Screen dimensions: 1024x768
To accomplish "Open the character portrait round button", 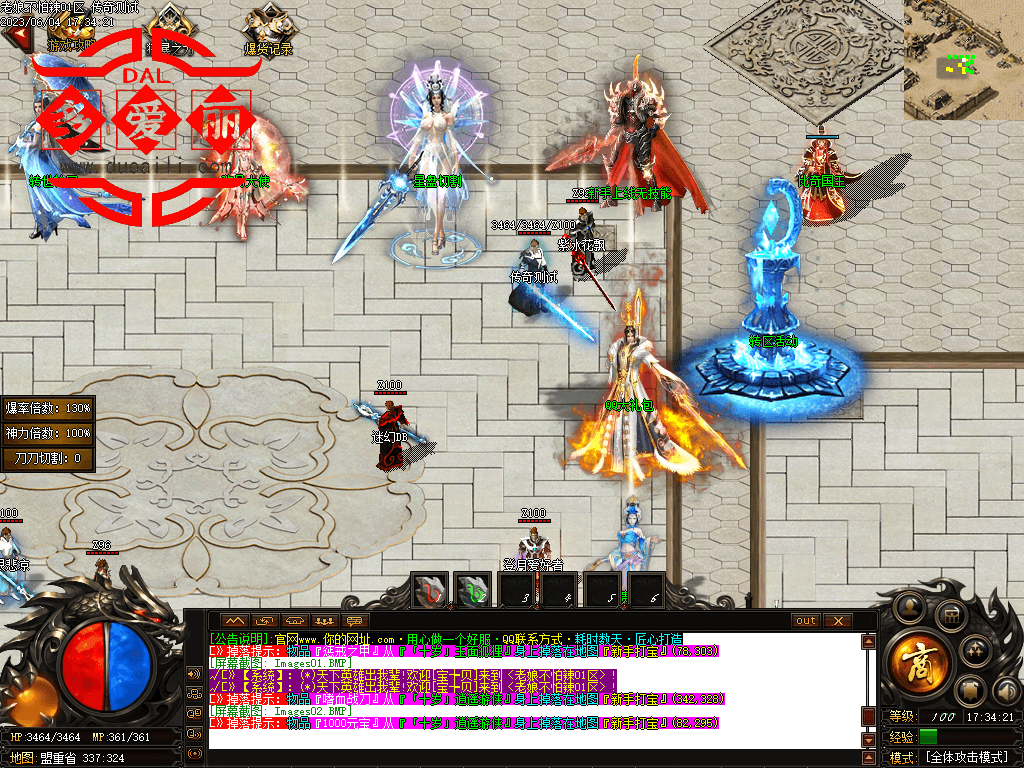I will (909, 605).
